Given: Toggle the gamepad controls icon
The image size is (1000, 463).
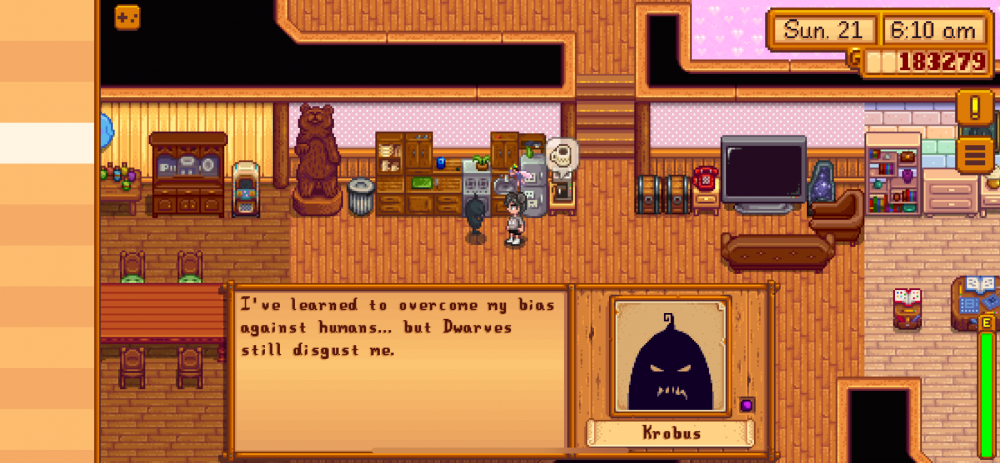Looking at the screenshot, I should point(127,17).
